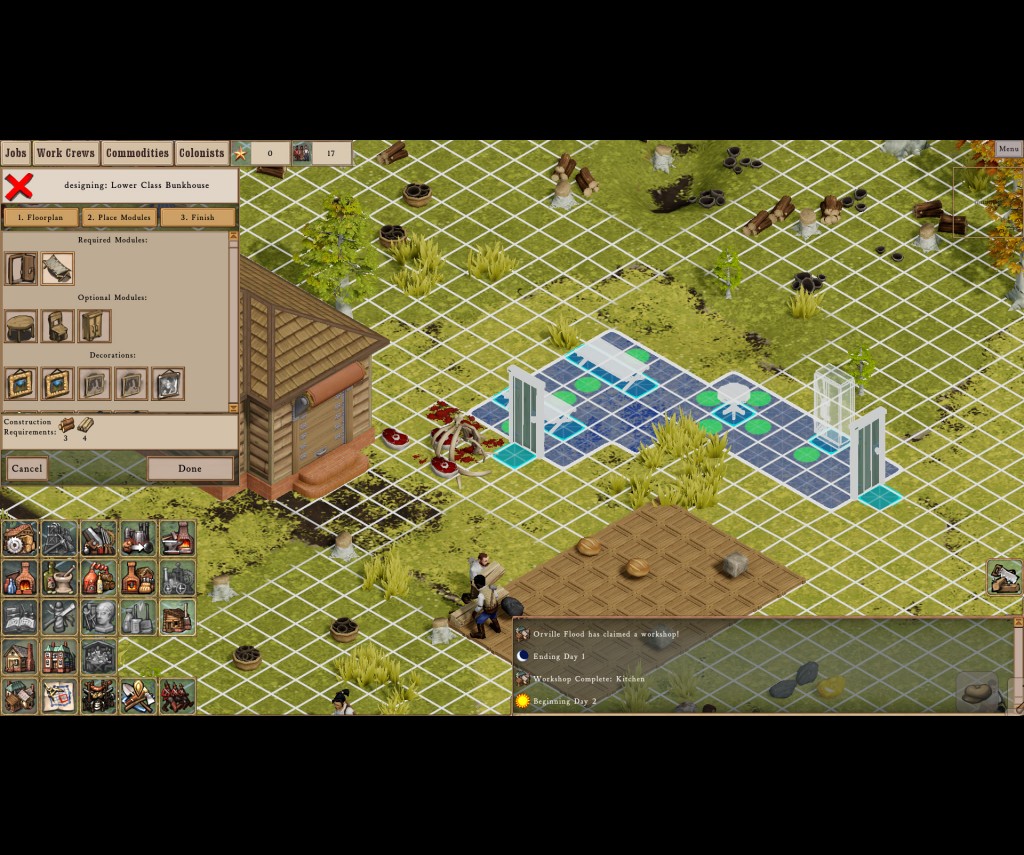Select the wooden chair optional module
Image resolution: width=1024 pixels, height=855 pixels.
(58, 326)
